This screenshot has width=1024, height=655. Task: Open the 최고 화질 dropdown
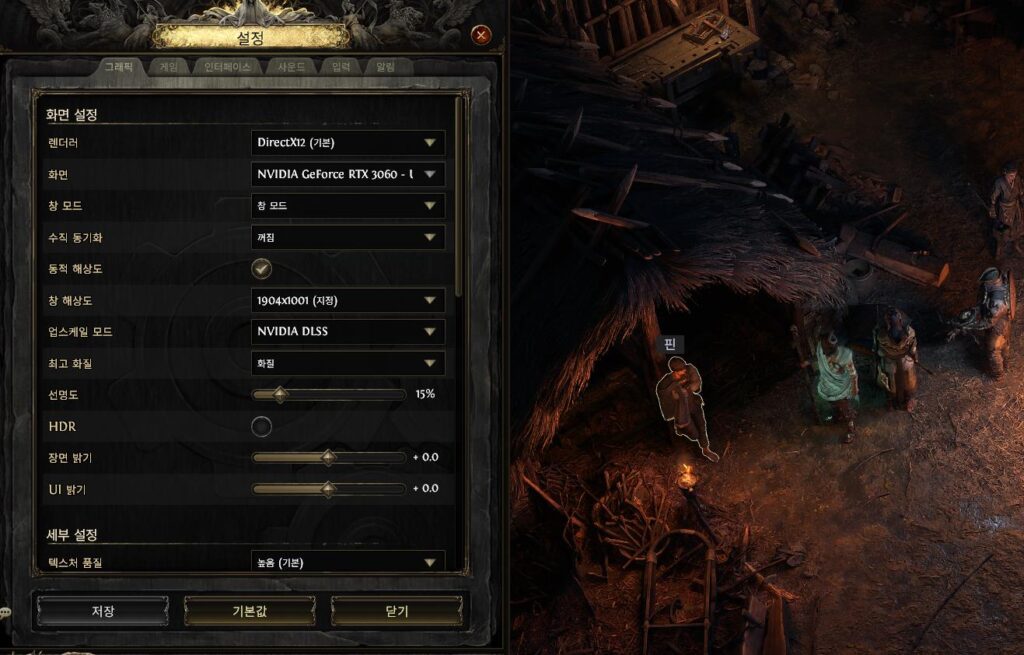point(347,363)
